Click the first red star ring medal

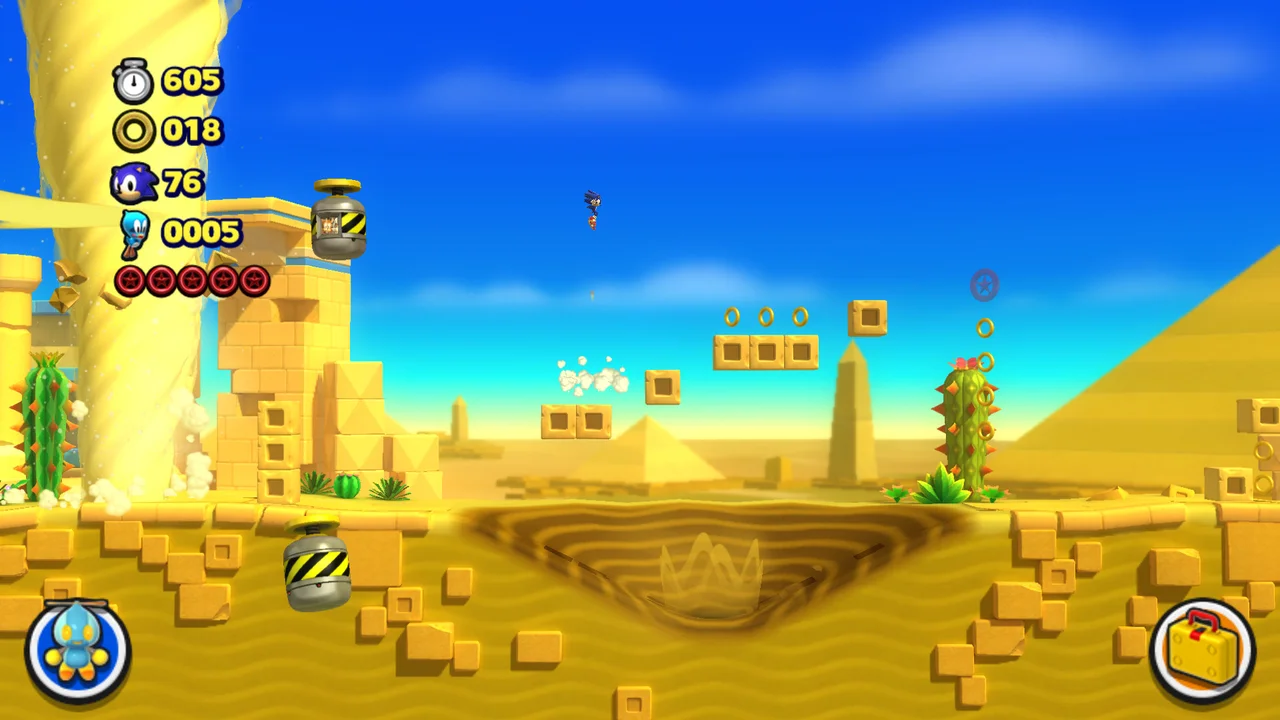[x=129, y=281]
